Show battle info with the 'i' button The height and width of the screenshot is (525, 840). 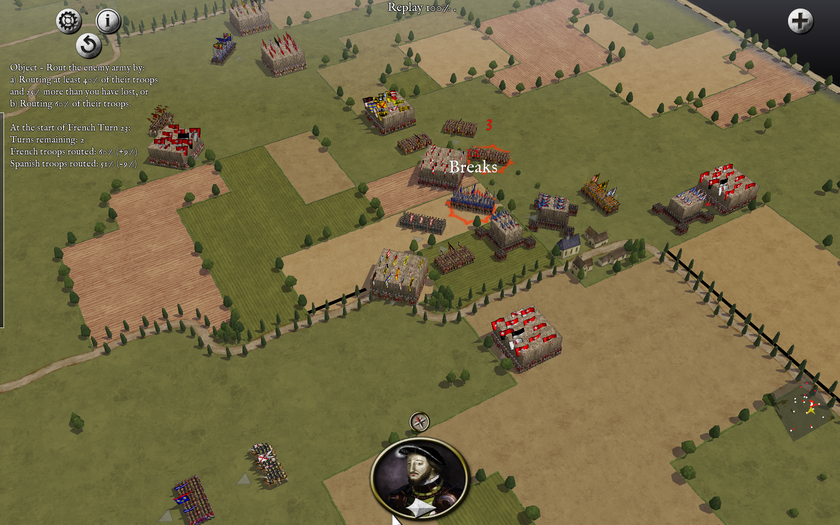coord(108,20)
